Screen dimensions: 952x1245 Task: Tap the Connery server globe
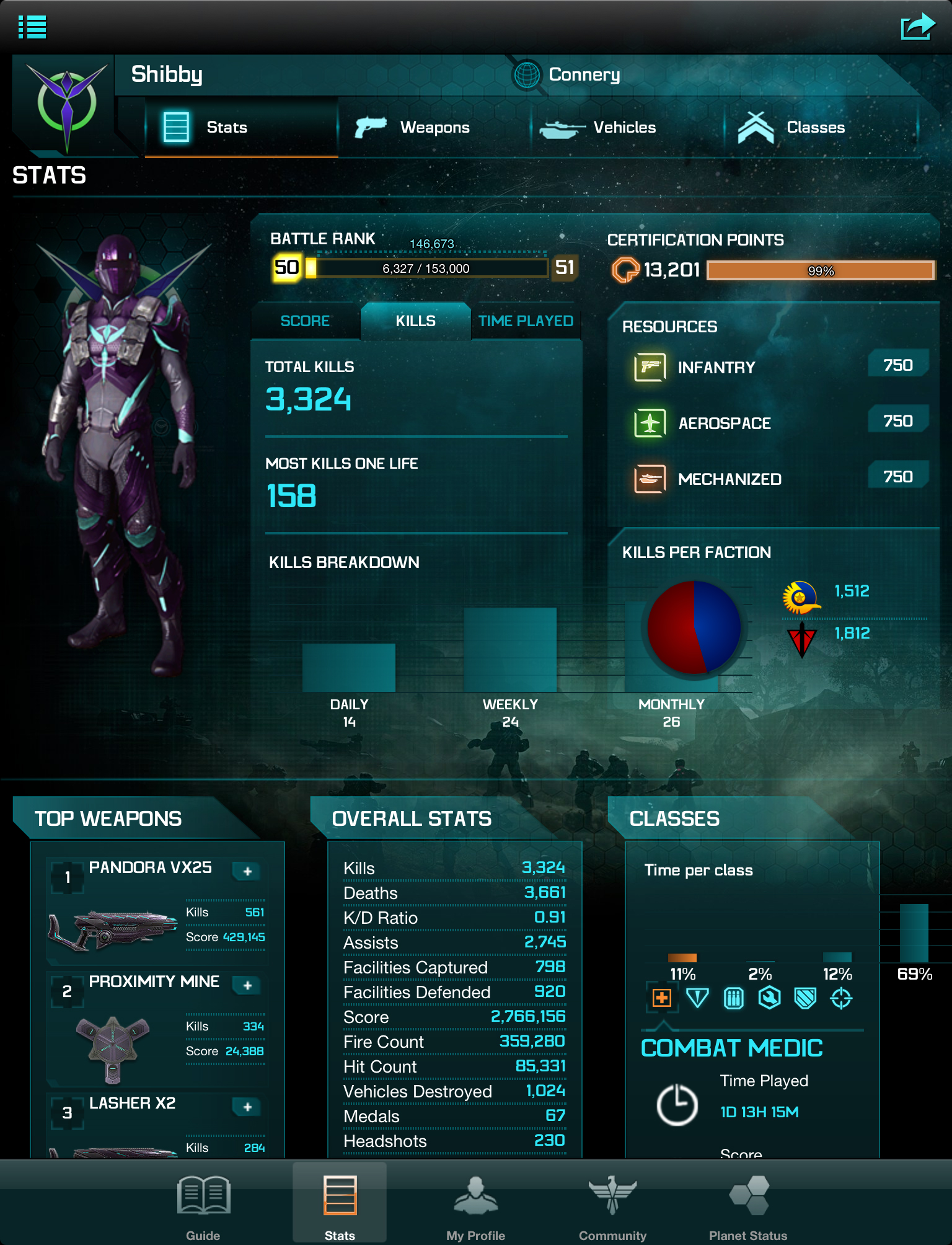(x=527, y=75)
